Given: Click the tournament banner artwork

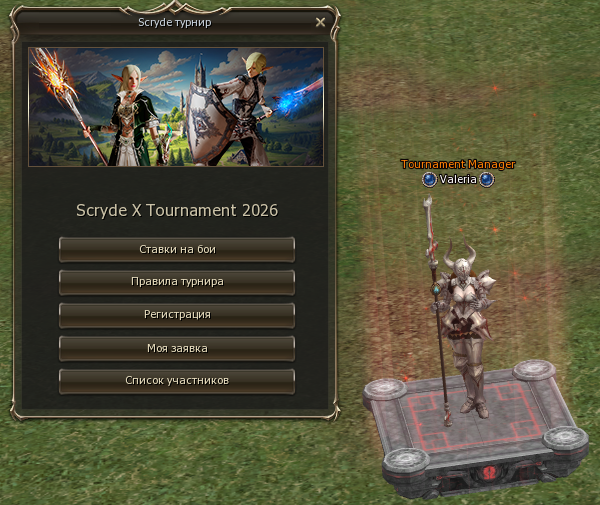Looking at the screenshot, I should pos(176,106).
